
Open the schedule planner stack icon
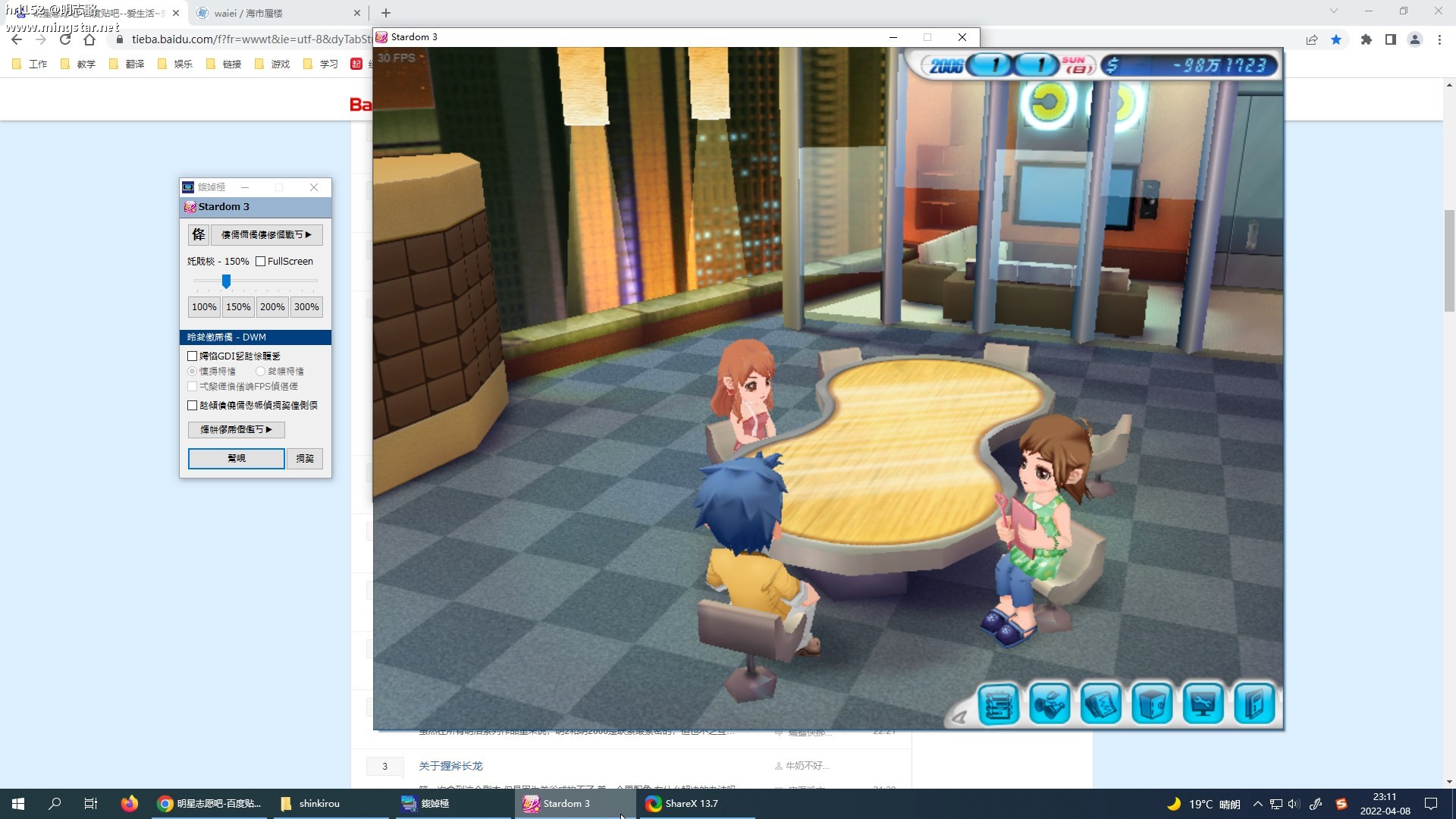[x=998, y=704]
